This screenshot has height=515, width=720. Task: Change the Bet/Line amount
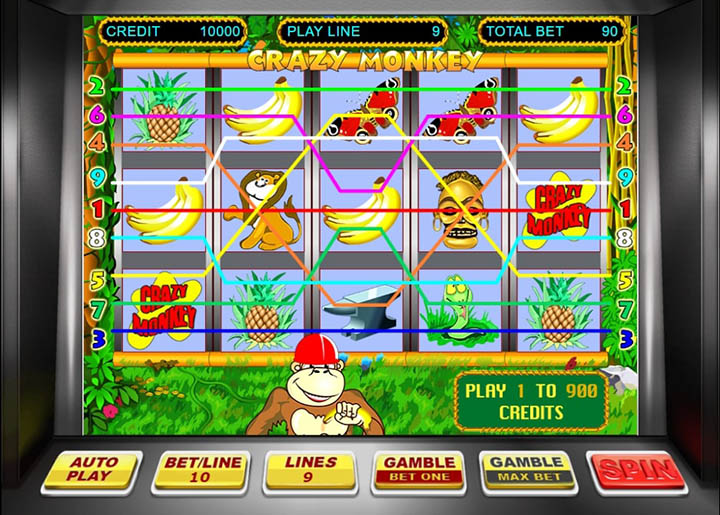[x=200, y=470]
